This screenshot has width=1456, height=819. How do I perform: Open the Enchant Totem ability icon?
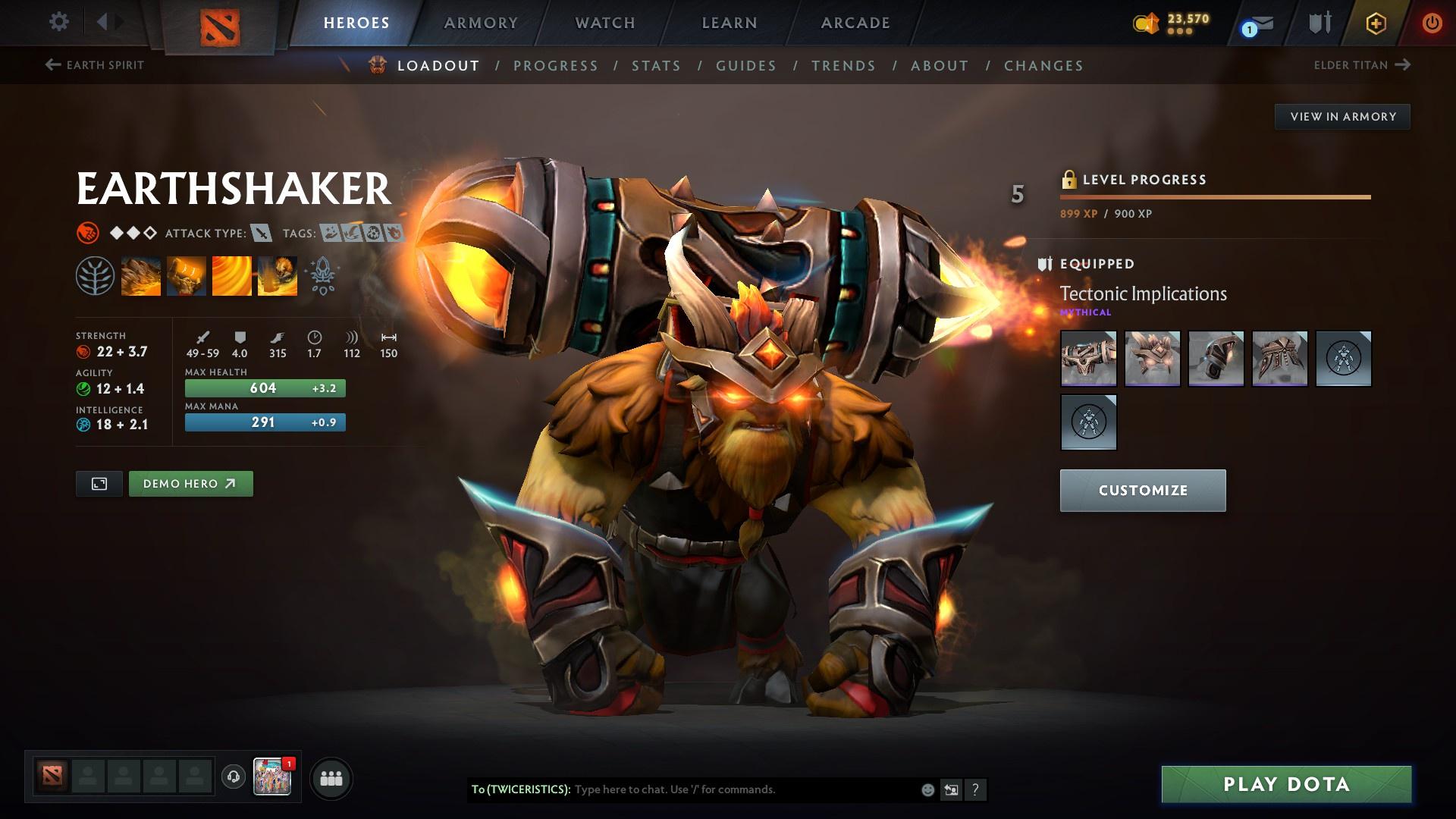click(x=186, y=275)
